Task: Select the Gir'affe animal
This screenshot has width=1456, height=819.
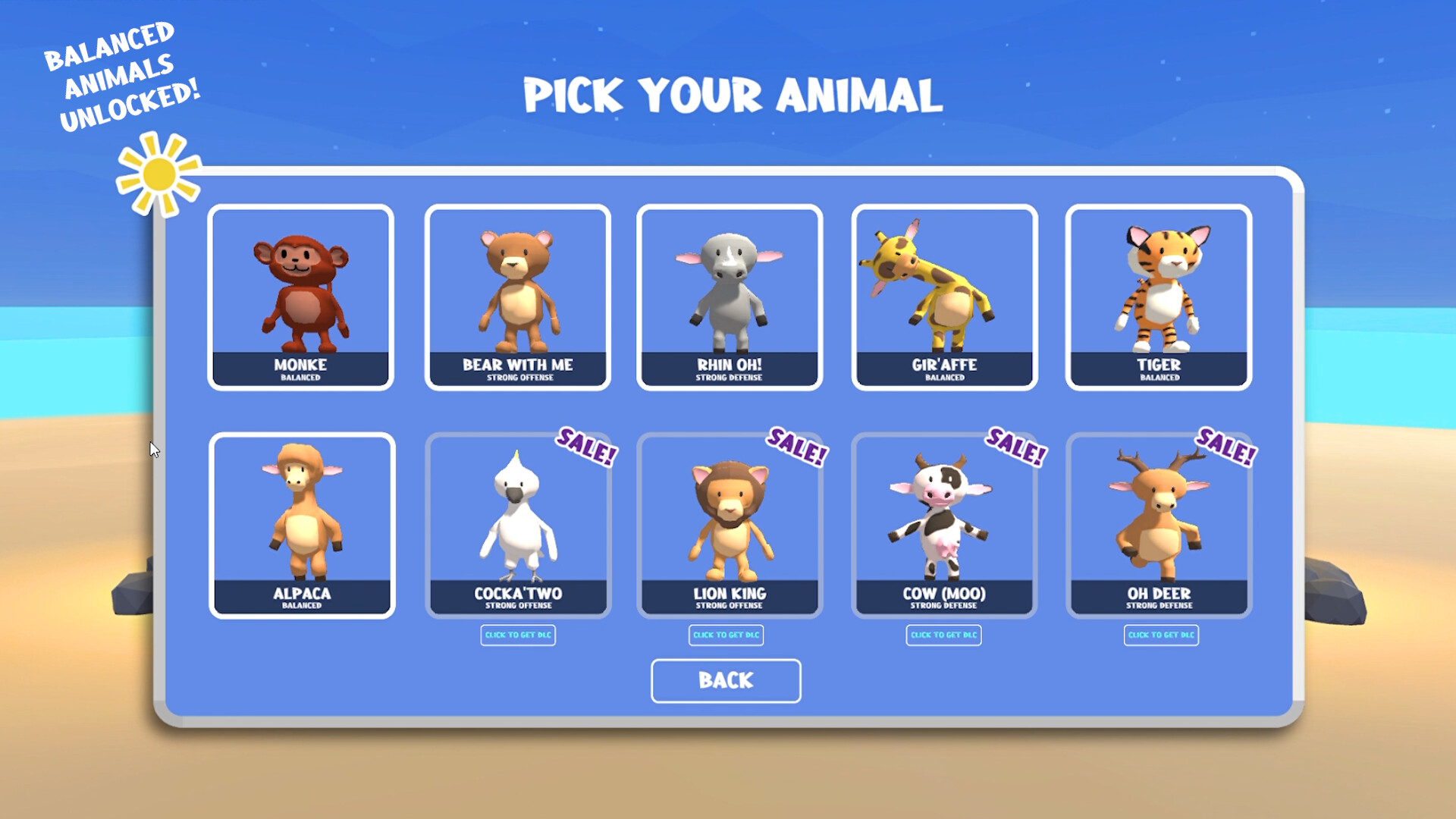Action: 944,296
